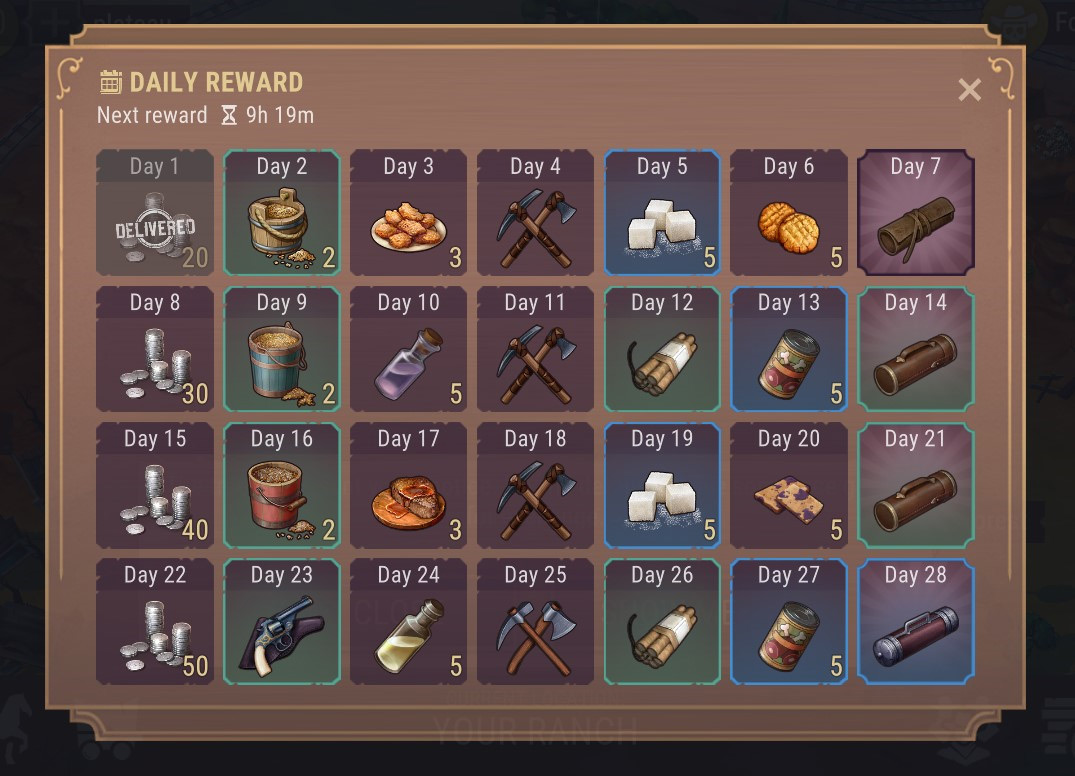This screenshot has height=776, width=1075.
Task: Pick the Day 13 canned food reward
Action: (x=789, y=349)
